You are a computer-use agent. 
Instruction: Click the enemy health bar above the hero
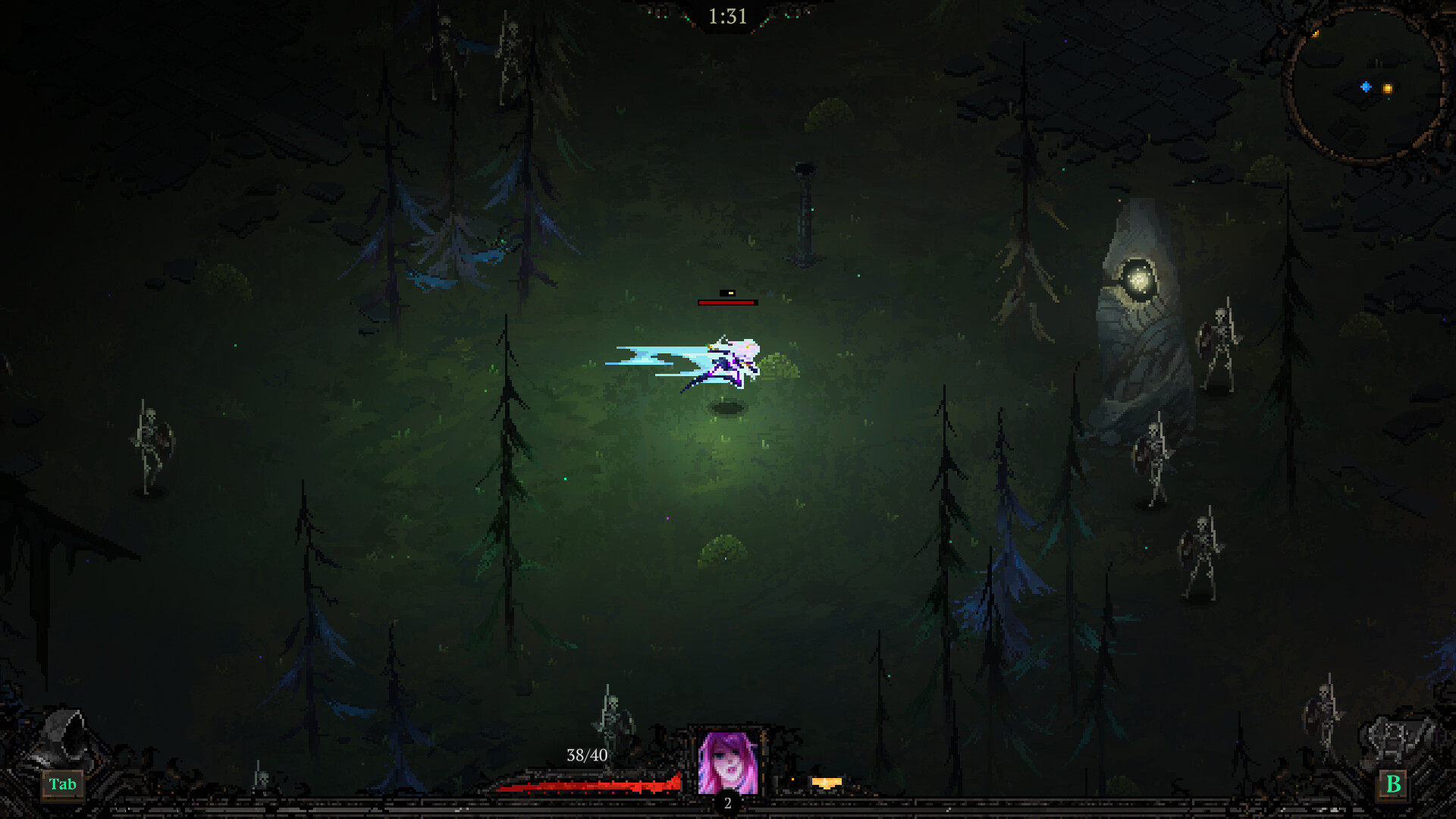[x=726, y=302]
